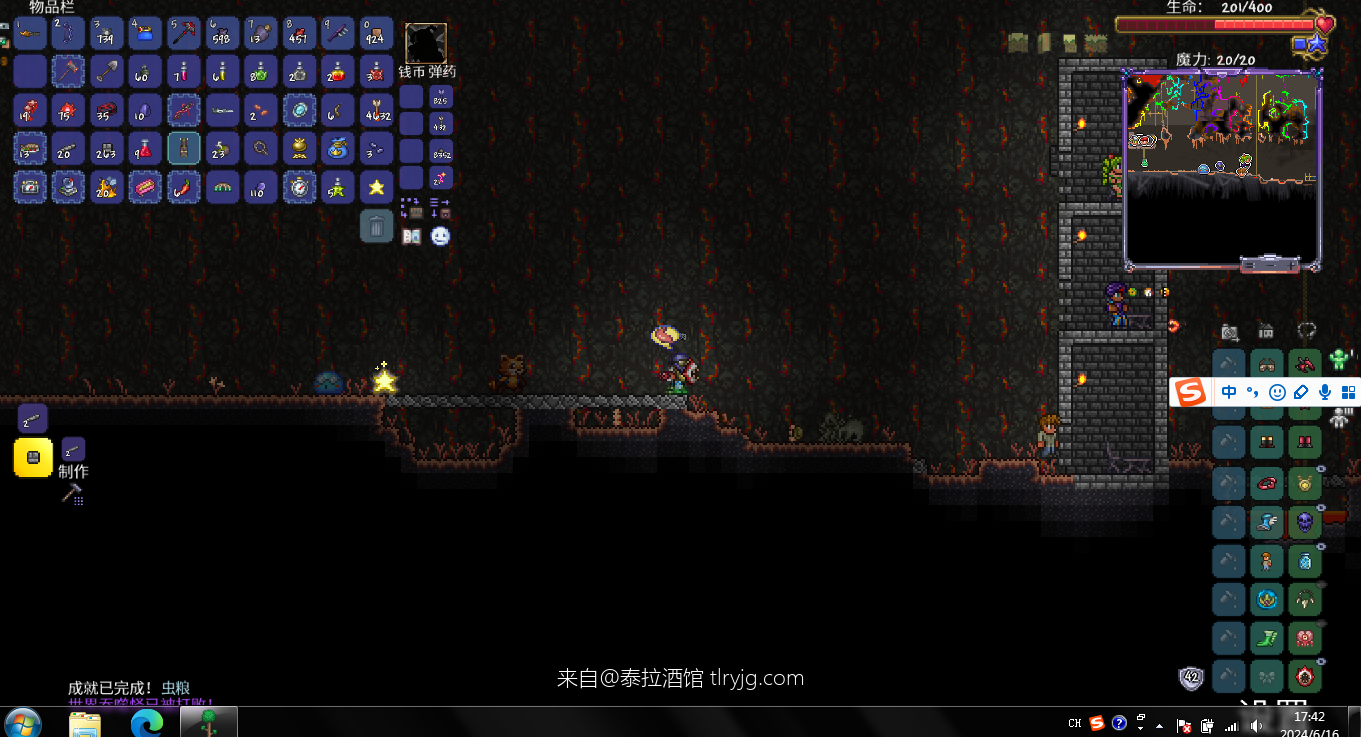Pick the blue money bag item
Screen dimensions: 1361x737
[338, 148]
